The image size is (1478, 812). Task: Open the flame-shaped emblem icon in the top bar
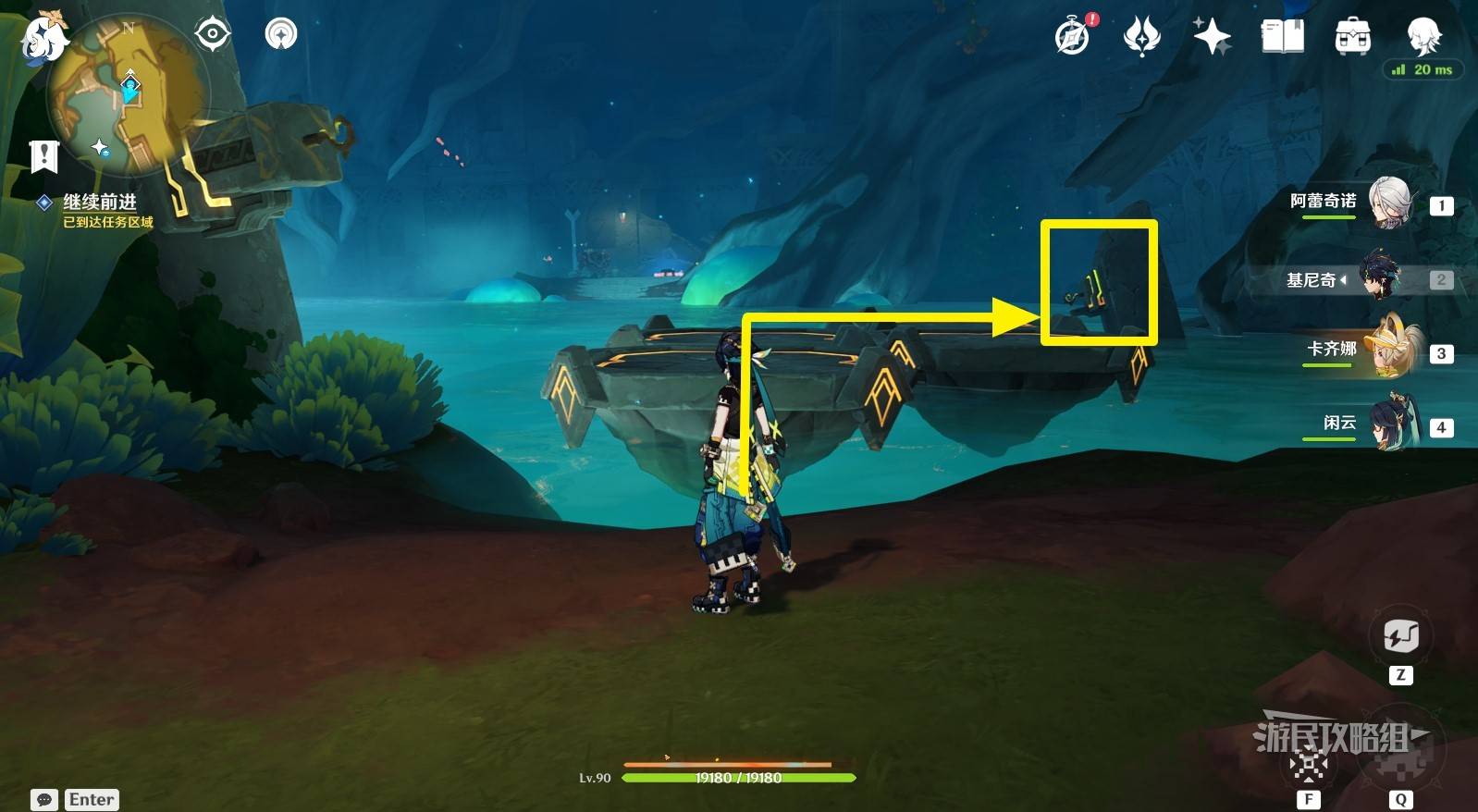coord(1142,37)
